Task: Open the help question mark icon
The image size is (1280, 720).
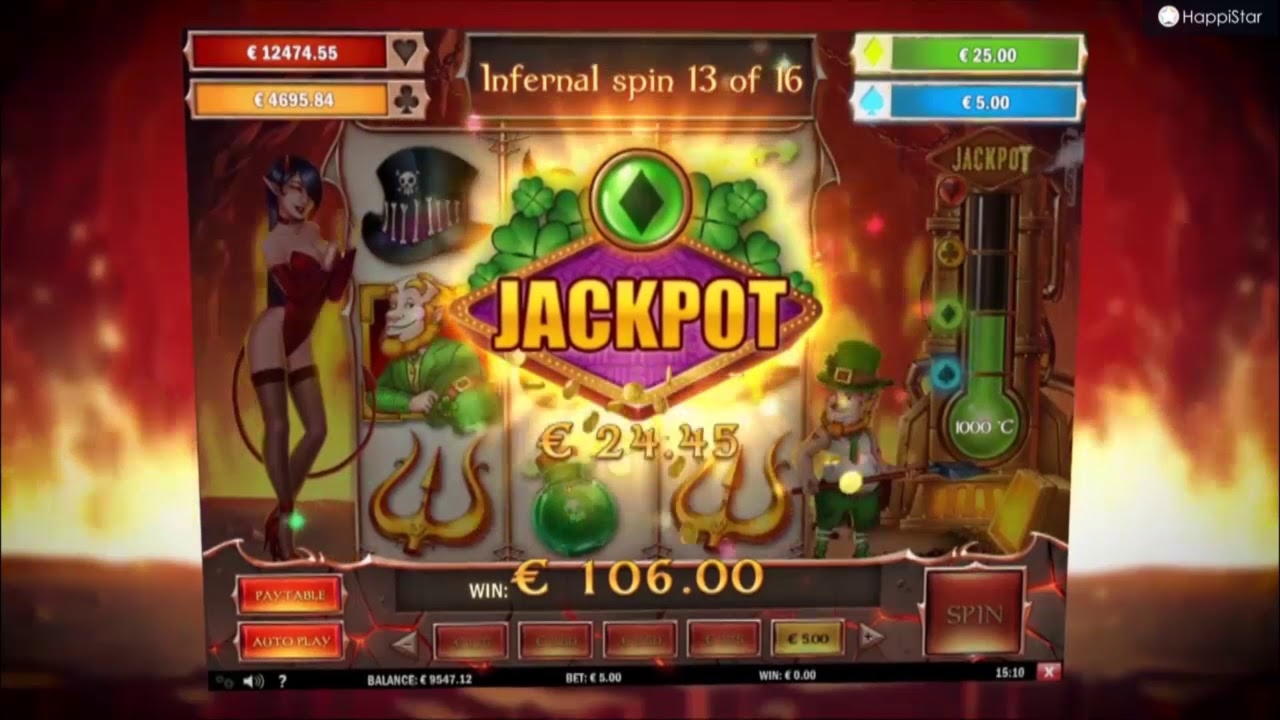Action: (x=283, y=680)
